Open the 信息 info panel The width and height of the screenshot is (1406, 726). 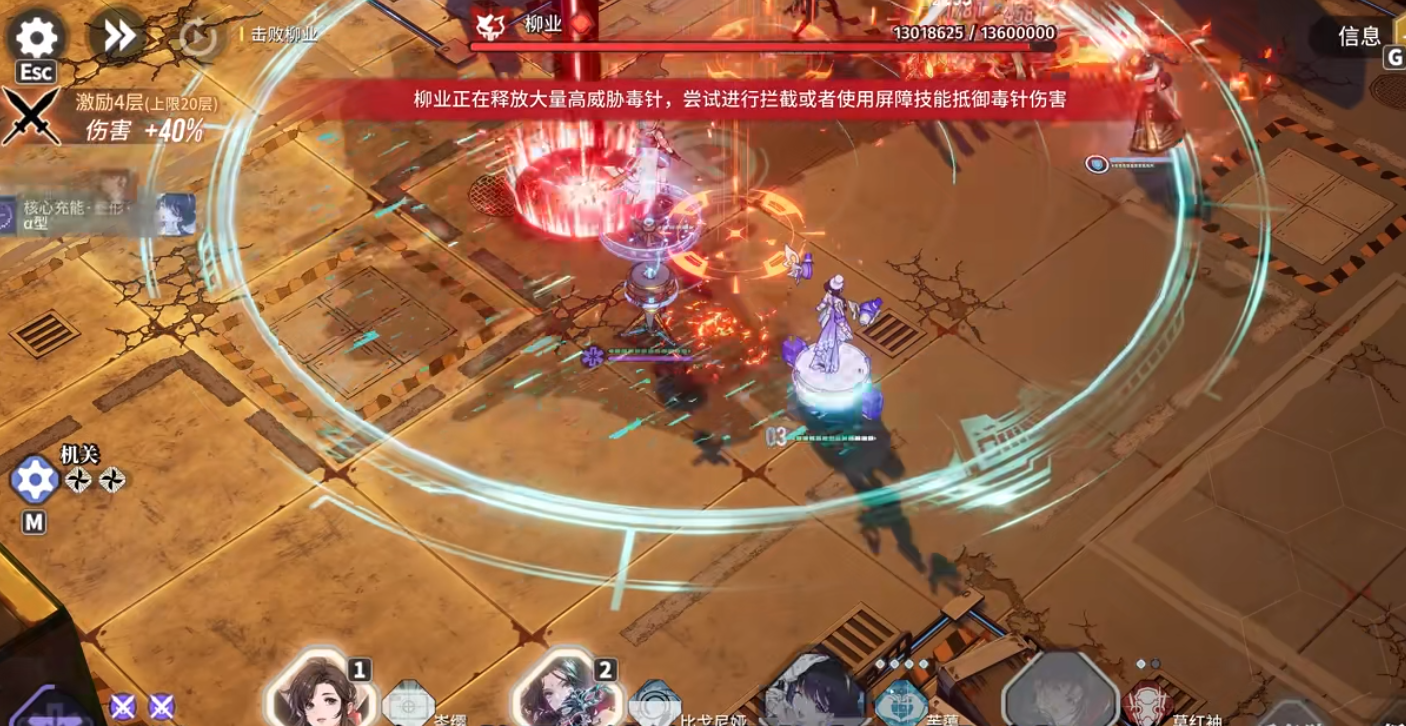(x=1359, y=36)
